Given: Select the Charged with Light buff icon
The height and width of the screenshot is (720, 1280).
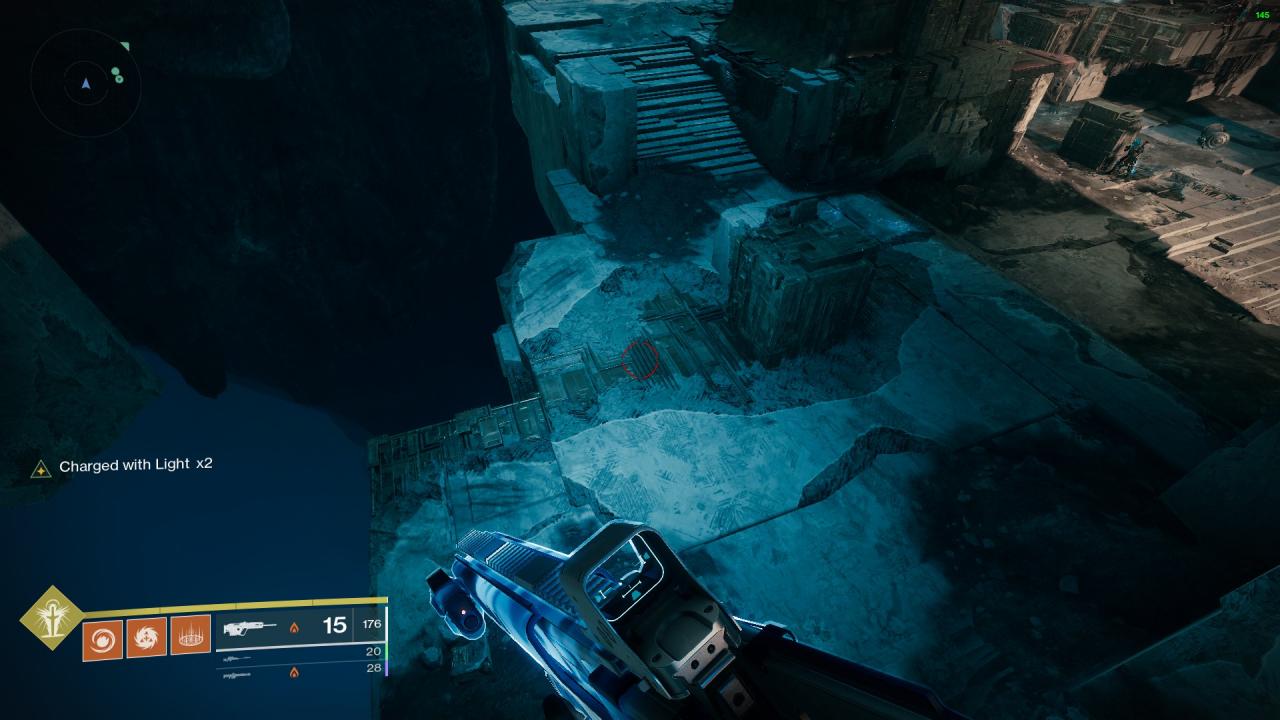Looking at the screenshot, I should (x=41, y=468).
